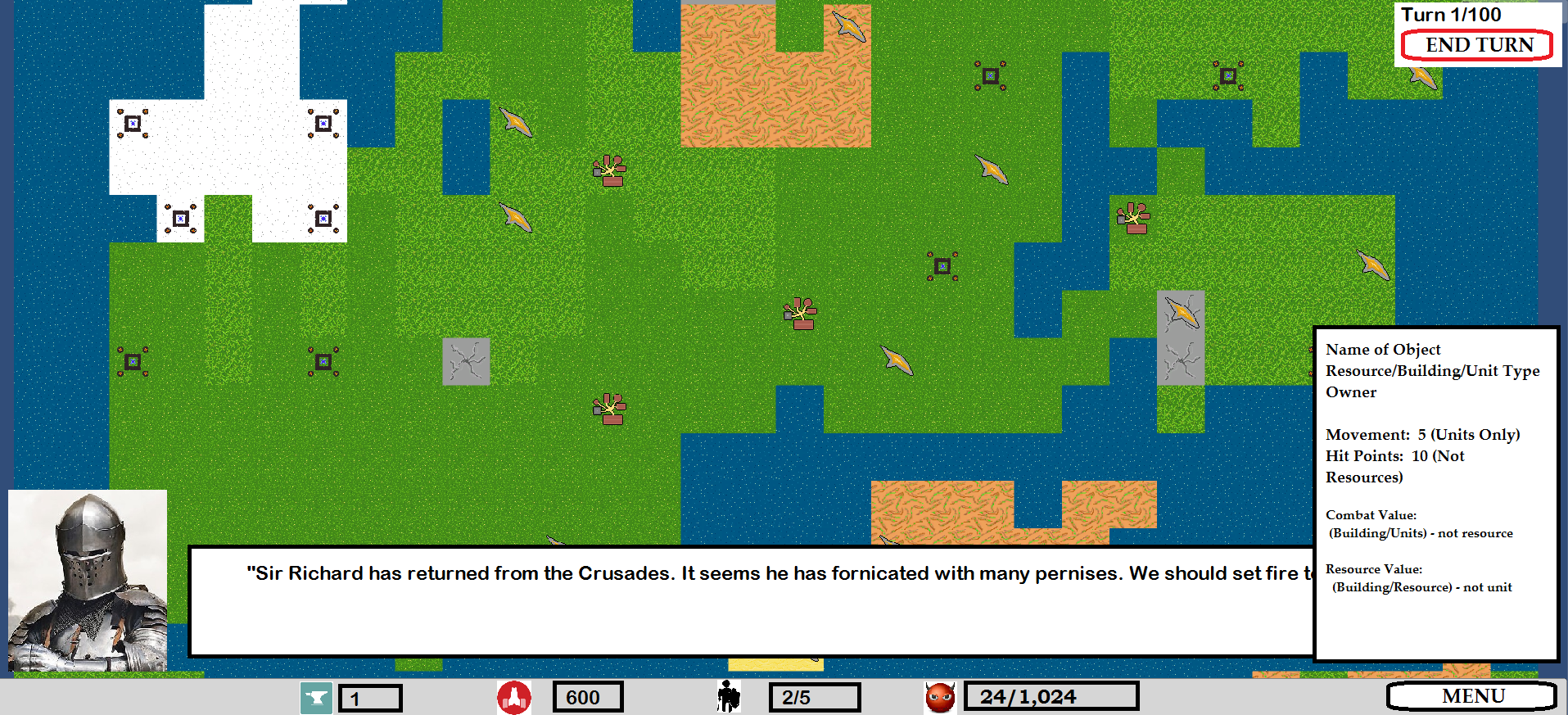The width and height of the screenshot is (1568, 715).
Task: Click the unit count 2/5 field
Action: [815, 697]
